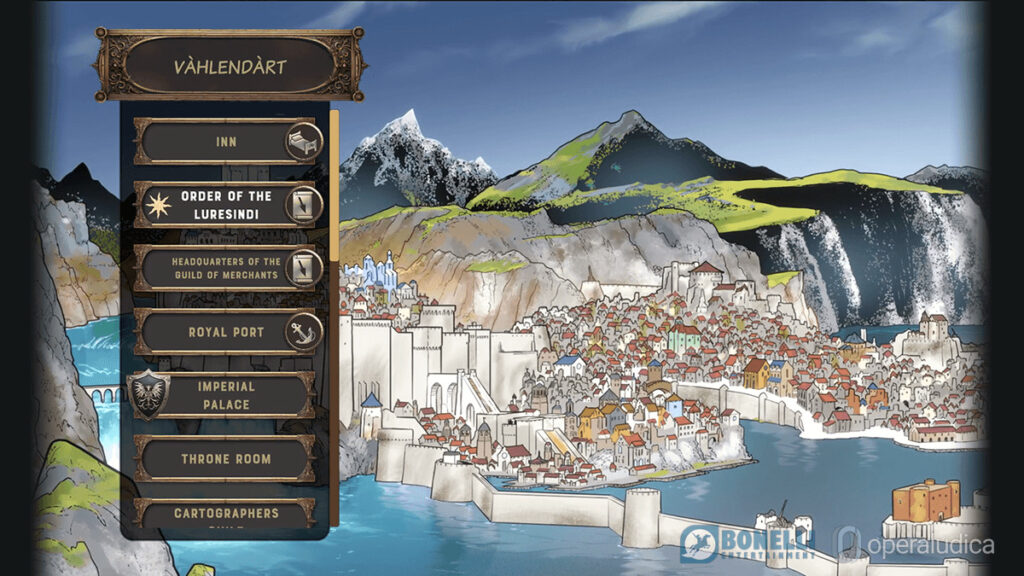The width and height of the screenshot is (1024, 576).
Task: Enter the Throne Room
Action: 226,459
